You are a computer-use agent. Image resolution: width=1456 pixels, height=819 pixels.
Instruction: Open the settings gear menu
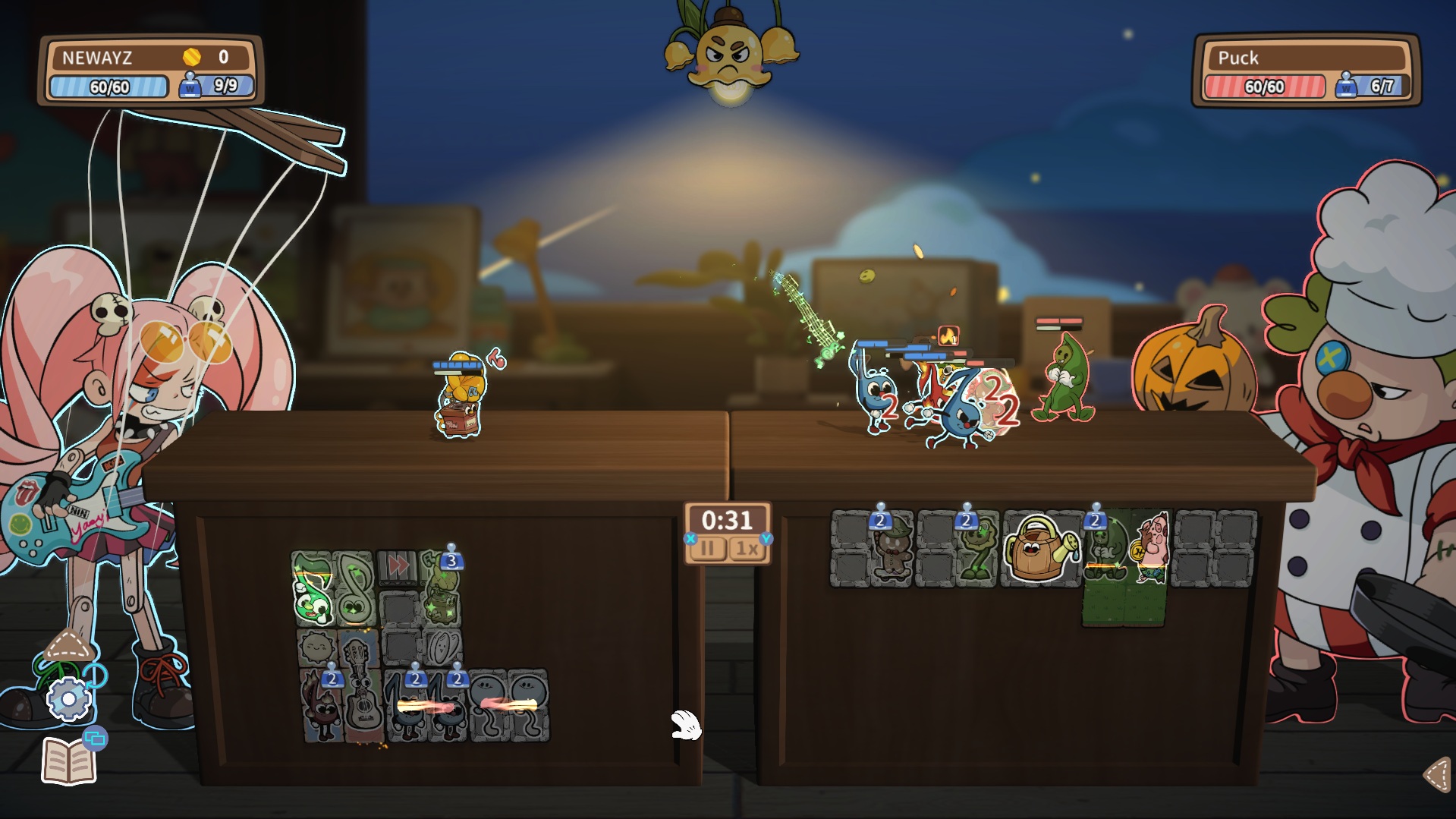click(x=68, y=699)
